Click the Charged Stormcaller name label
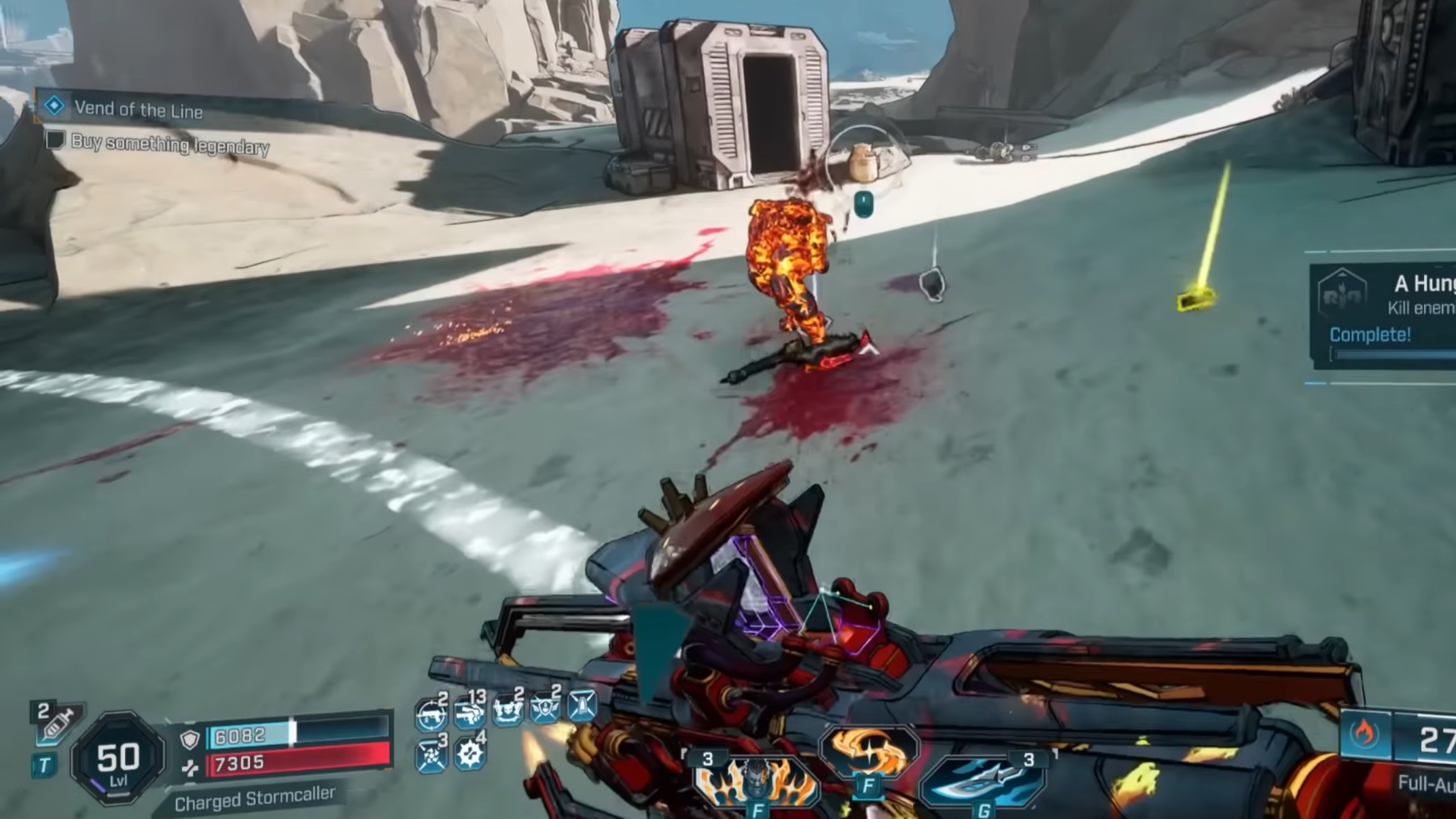Image resolution: width=1456 pixels, height=819 pixels. (x=255, y=799)
